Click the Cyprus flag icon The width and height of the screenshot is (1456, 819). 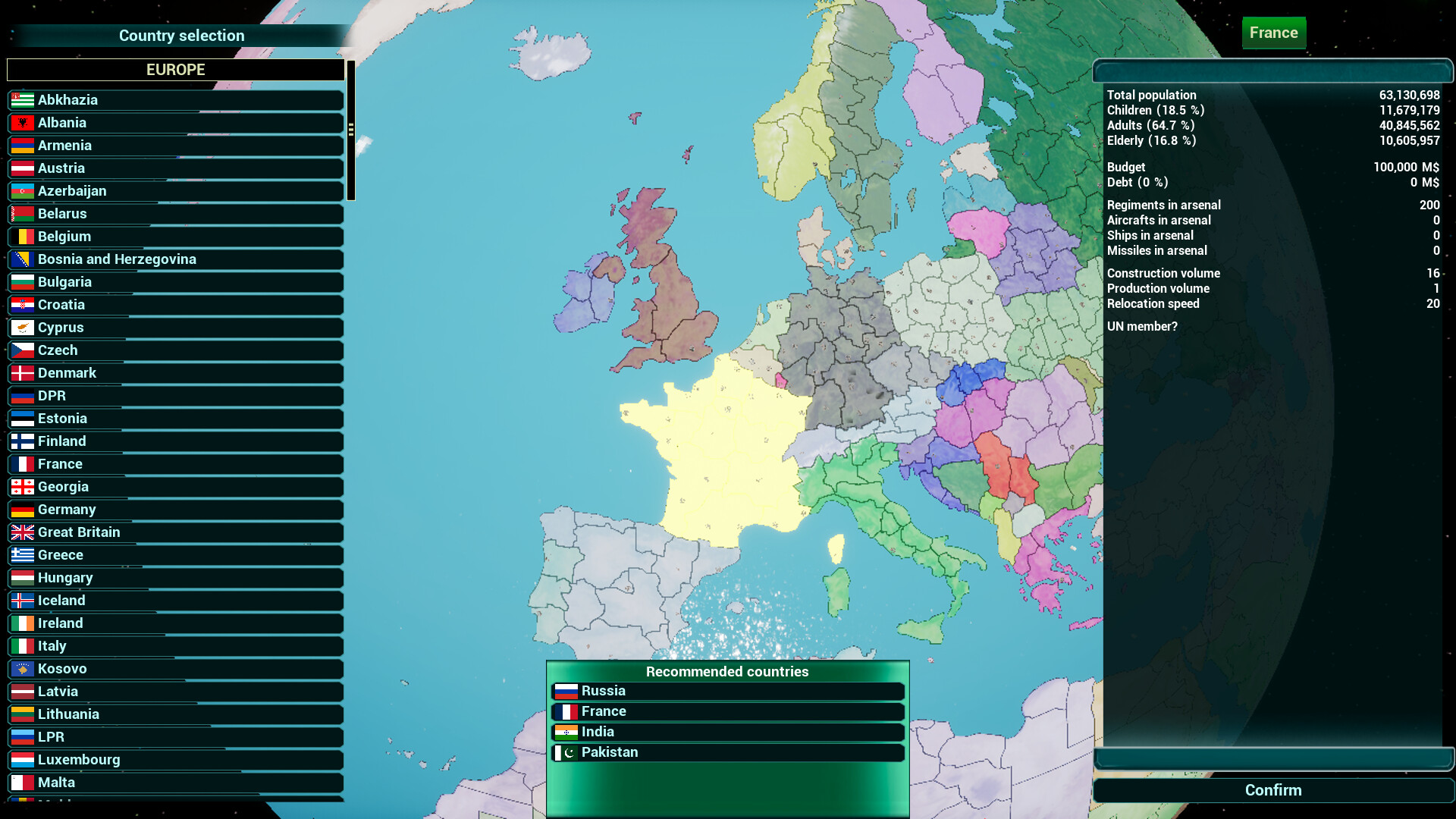tap(22, 328)
